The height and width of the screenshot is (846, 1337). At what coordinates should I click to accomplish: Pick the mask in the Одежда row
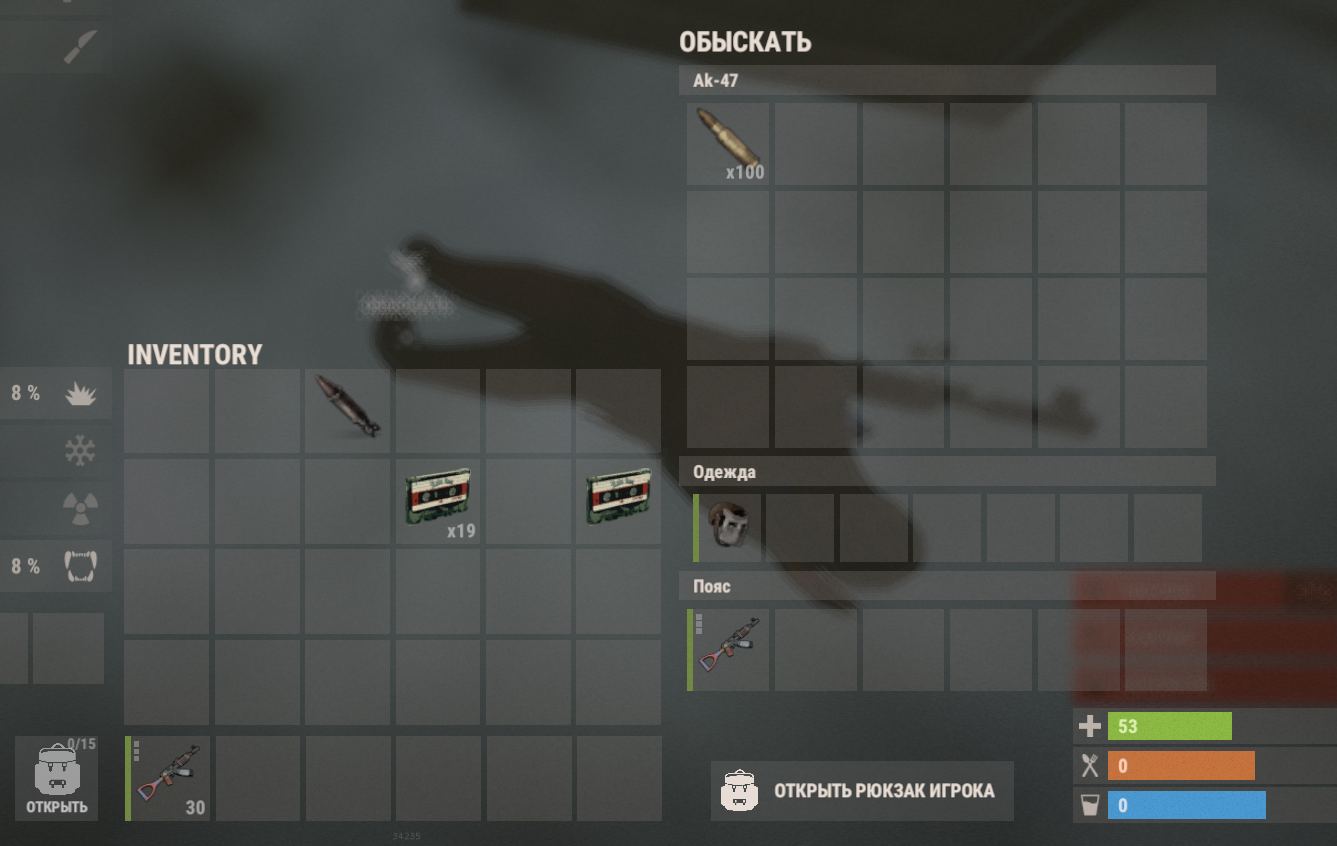pos(728,527)
